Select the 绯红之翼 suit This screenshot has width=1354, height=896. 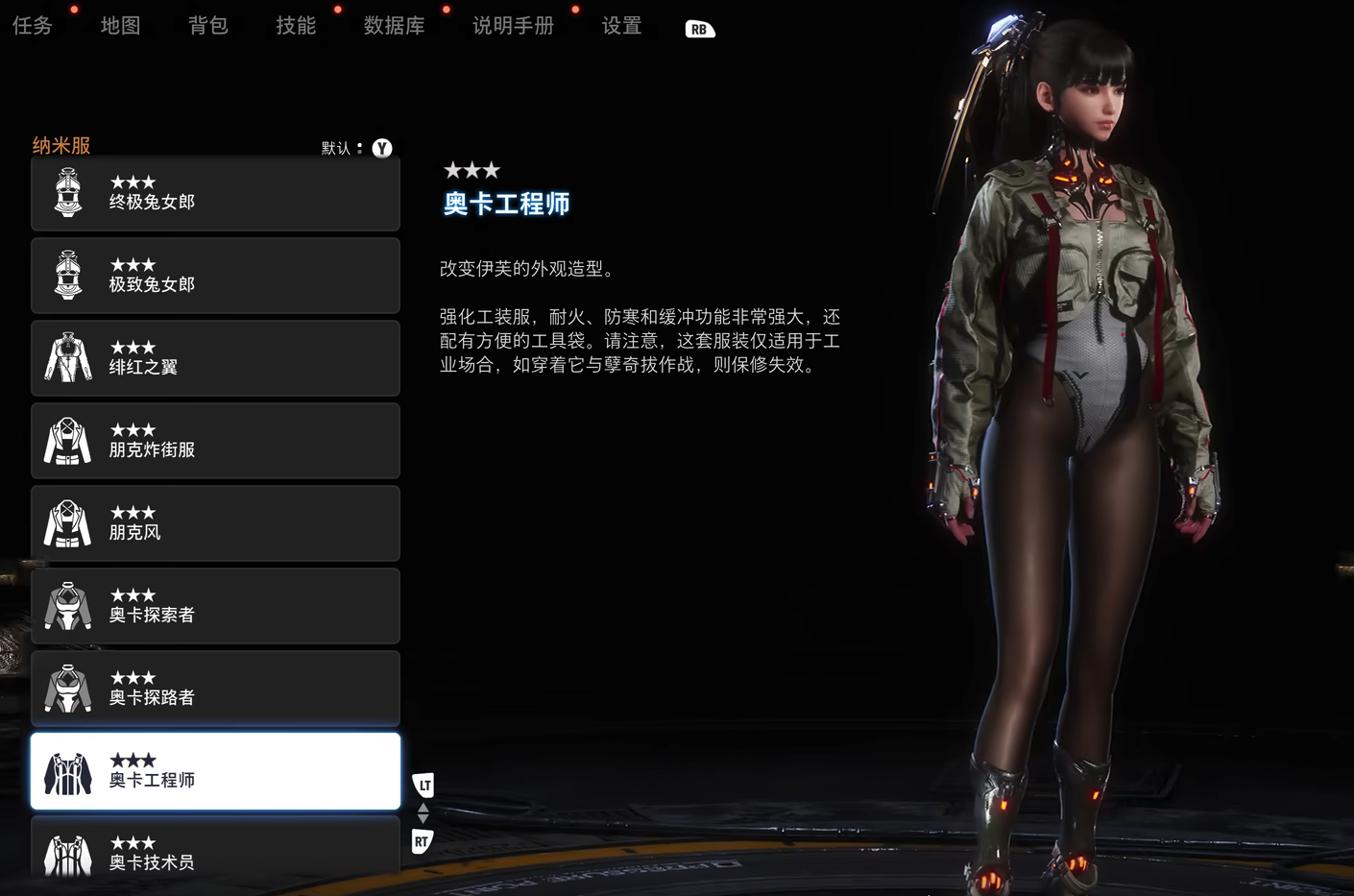tap(215, 359)
